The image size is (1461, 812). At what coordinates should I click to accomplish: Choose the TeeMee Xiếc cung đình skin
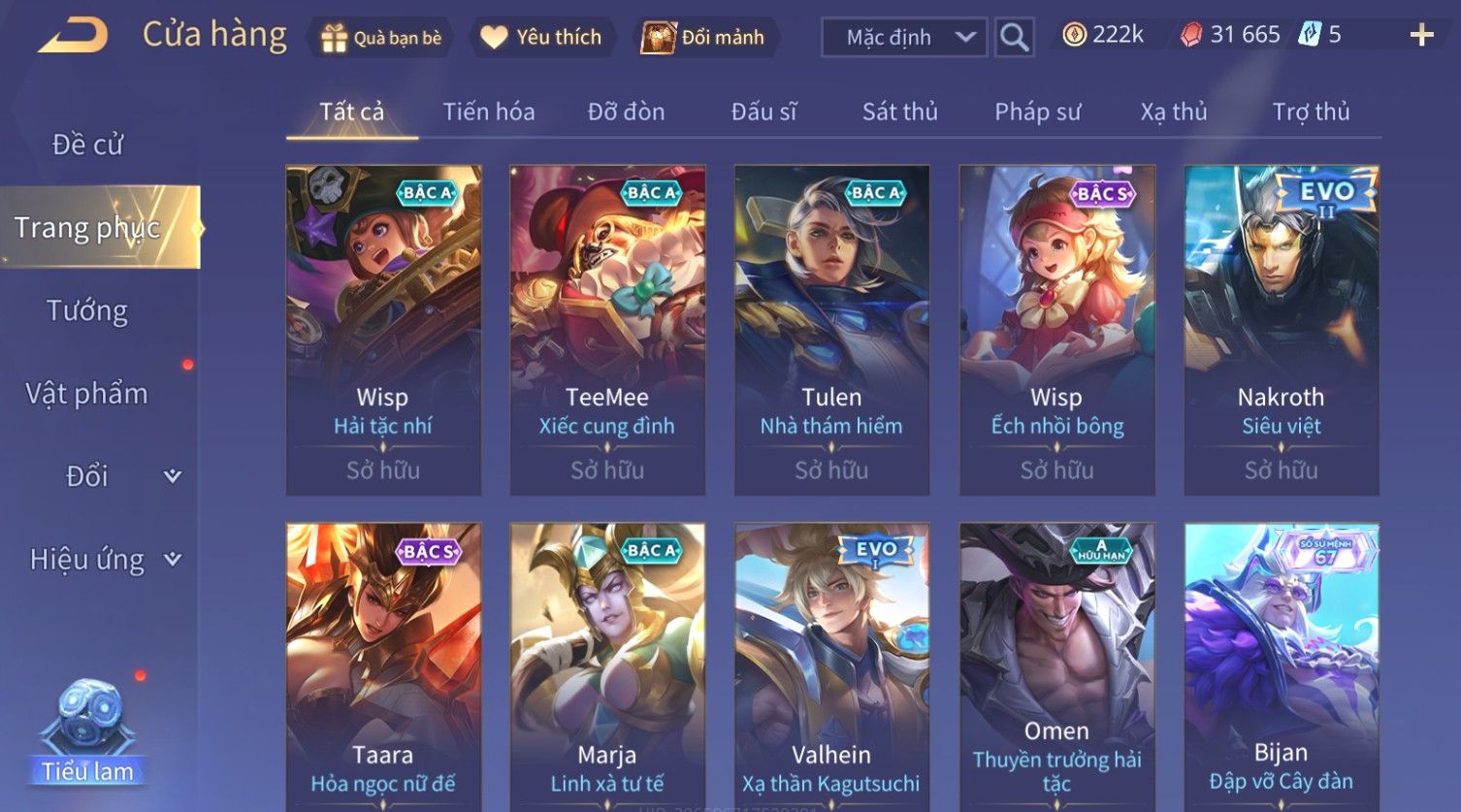607,330
